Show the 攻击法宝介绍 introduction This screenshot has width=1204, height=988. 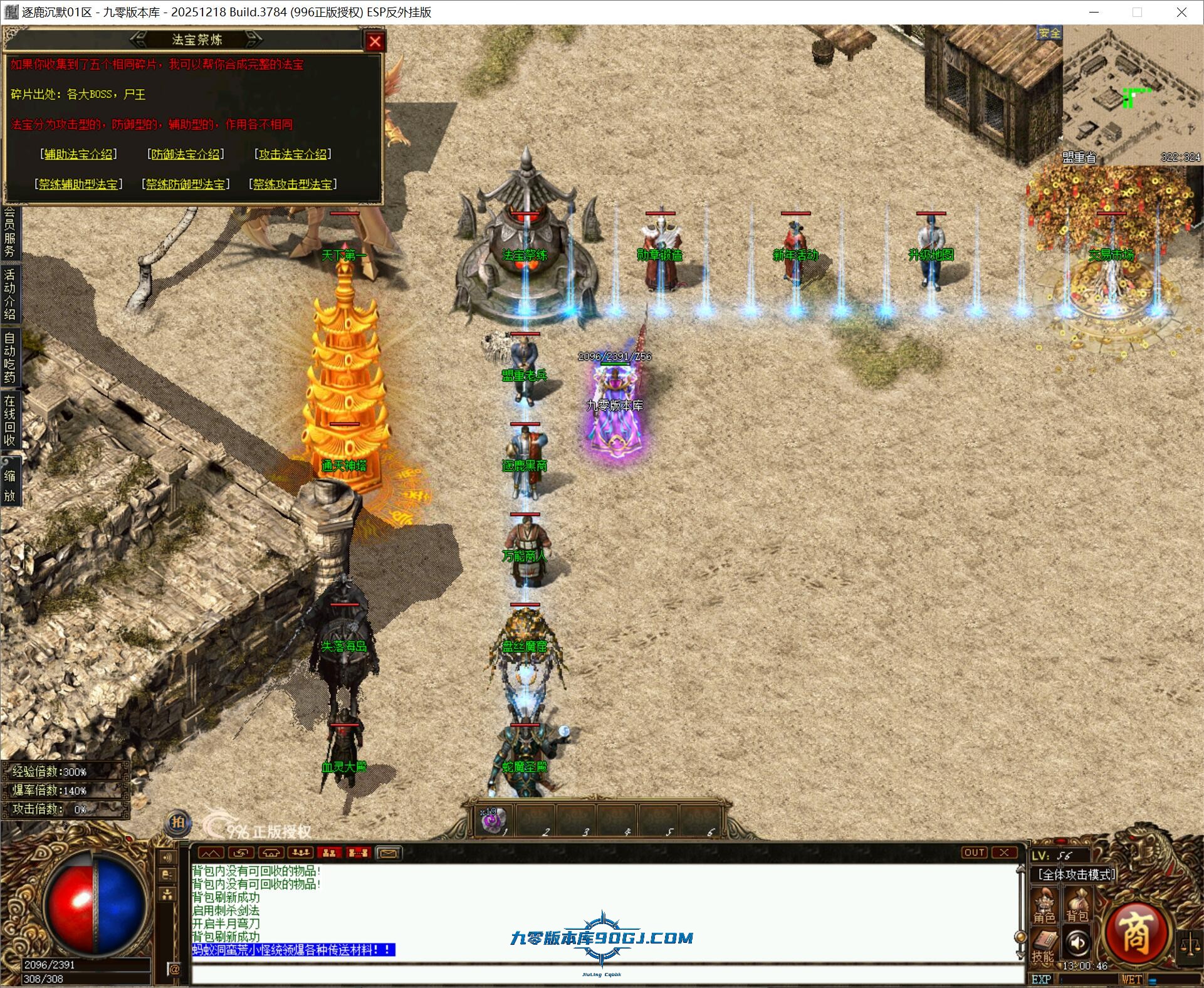[x=293, y=154]
